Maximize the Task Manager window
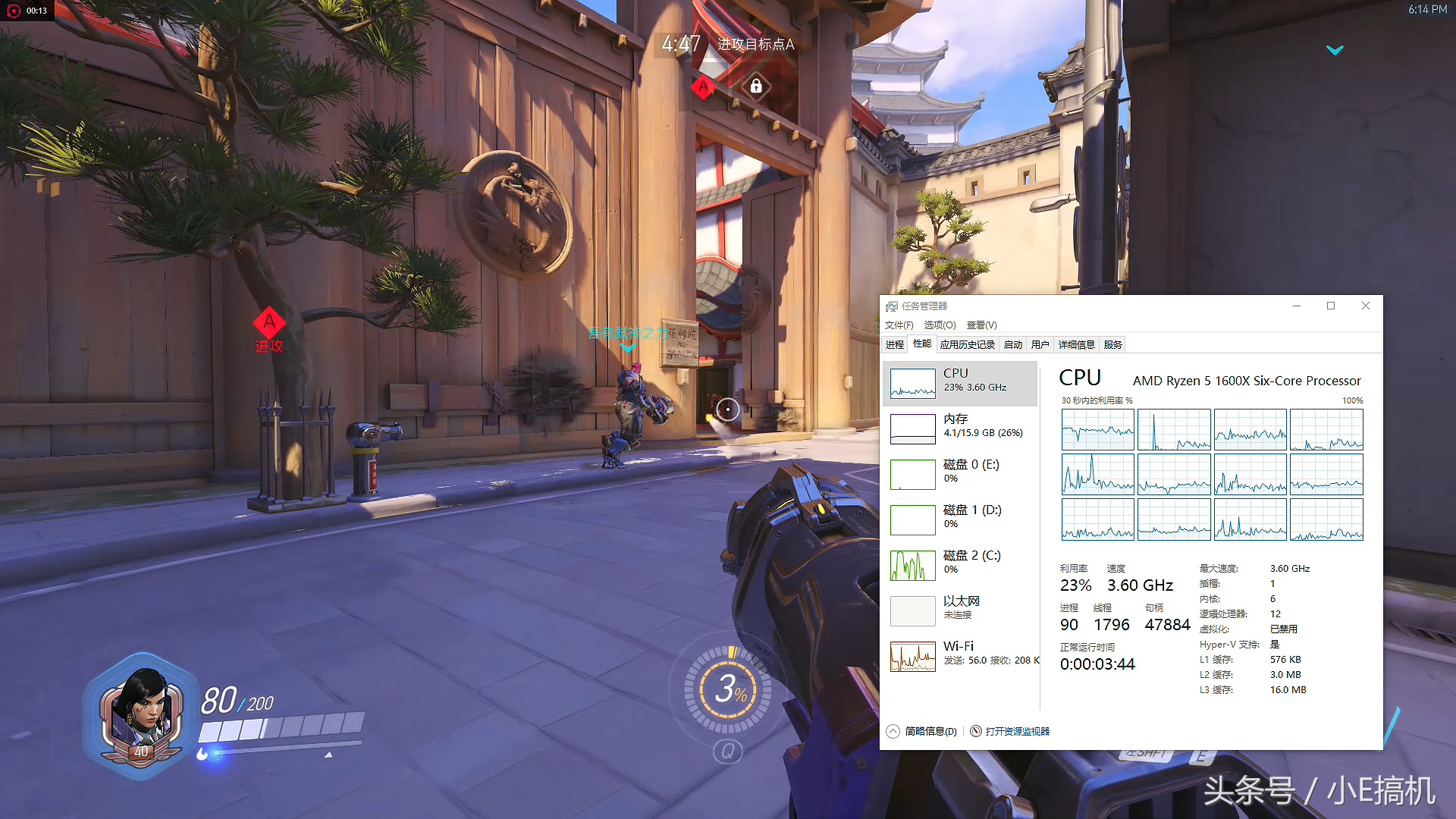This screenshot has width=1456, height=819. coord(1331,306)
